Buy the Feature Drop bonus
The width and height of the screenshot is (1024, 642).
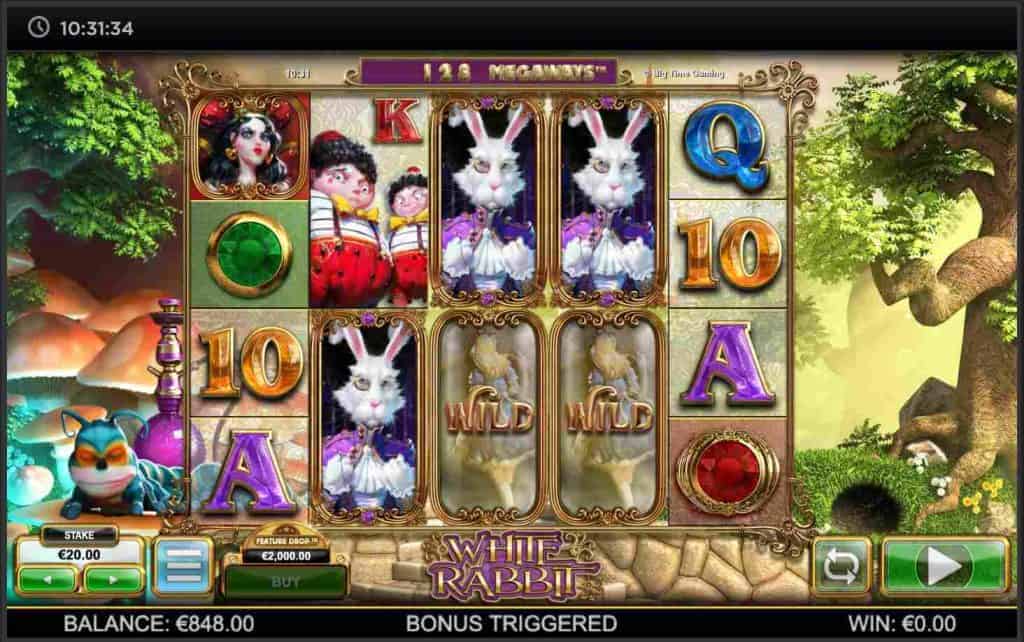click(284, 579)
